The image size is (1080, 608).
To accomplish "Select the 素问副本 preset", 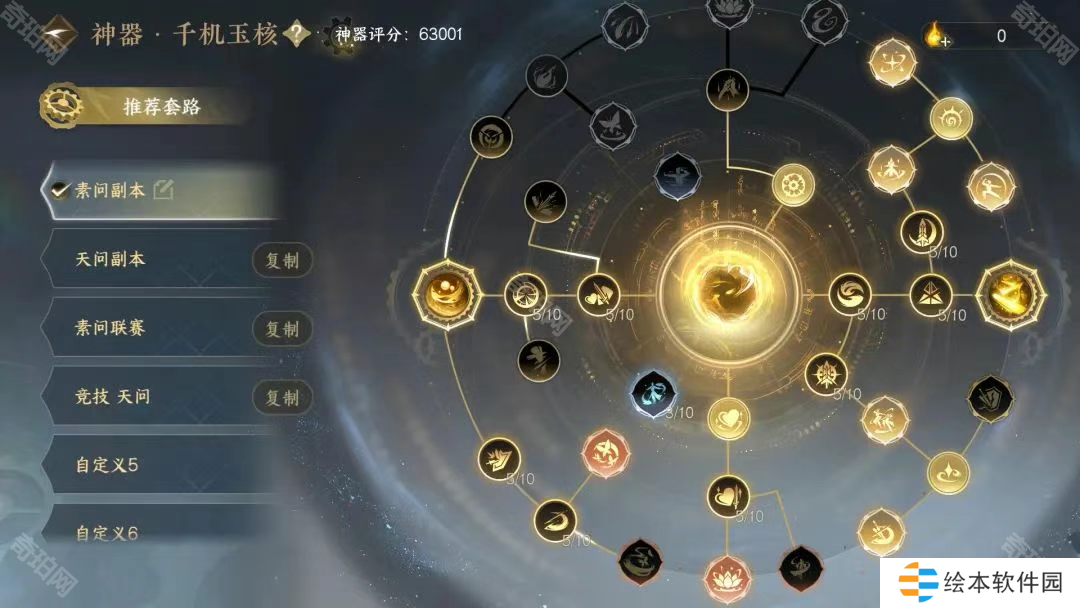I will pyautogui.click(x=110, y=190).
